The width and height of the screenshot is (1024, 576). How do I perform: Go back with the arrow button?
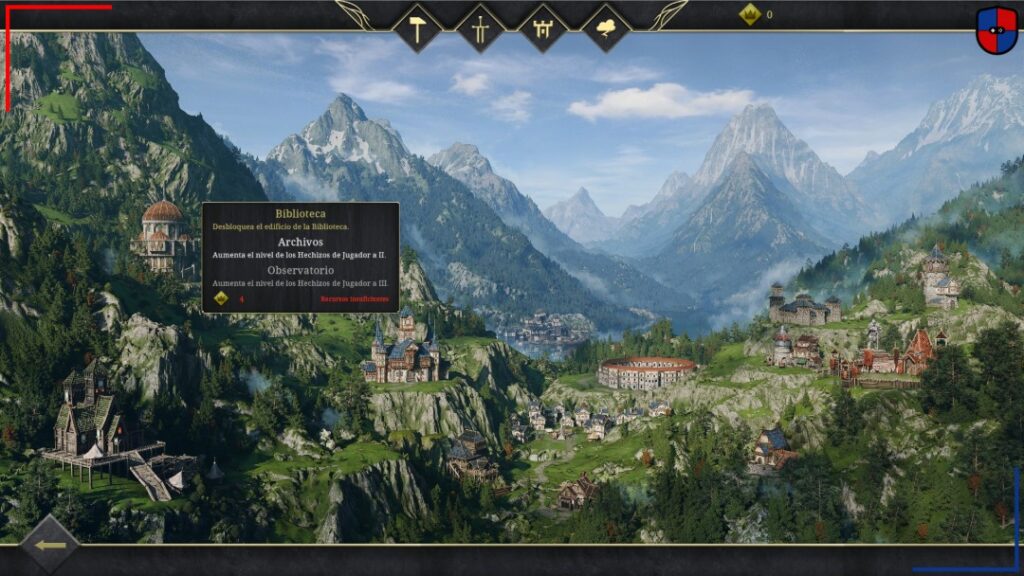click(x=50, y=545)
